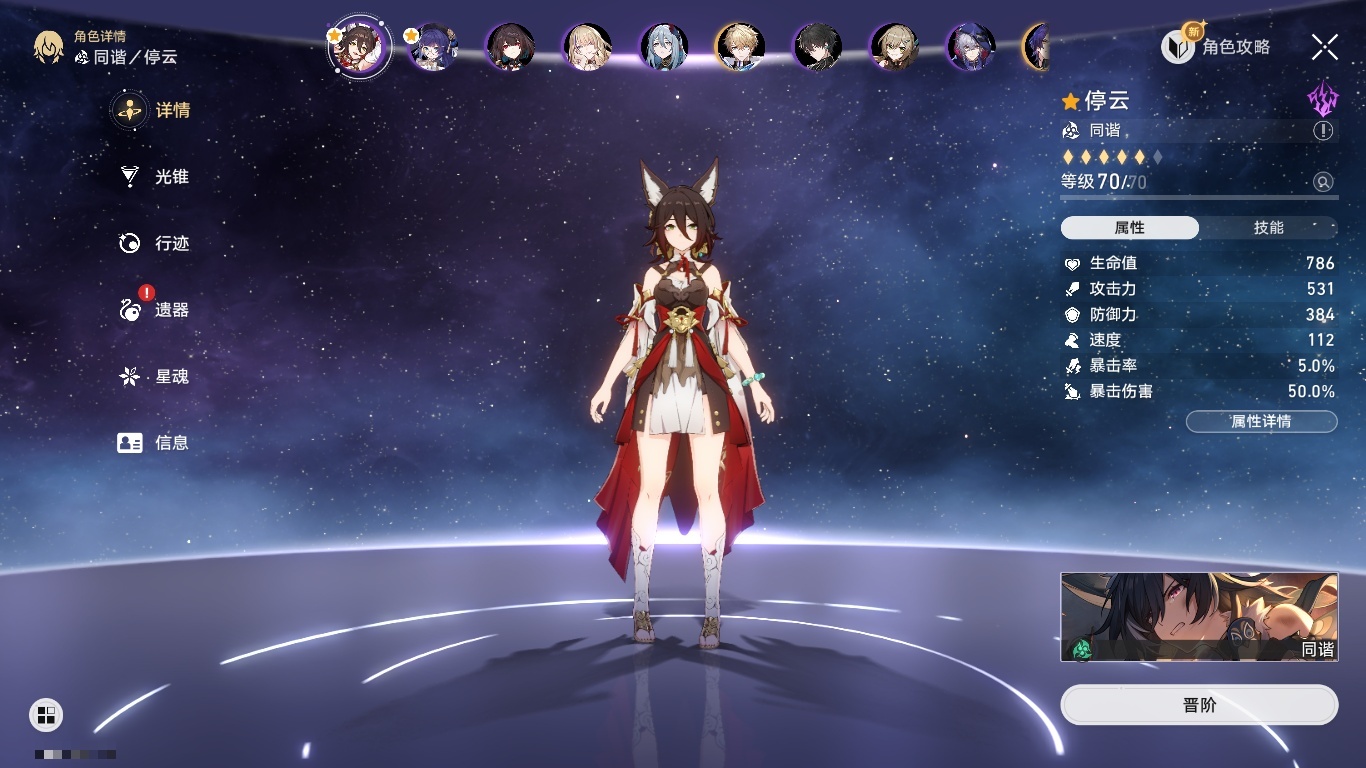The width and height of the screenshot is (1366, 768).
Task: Open the four-square menu icon
Action: 46,714
